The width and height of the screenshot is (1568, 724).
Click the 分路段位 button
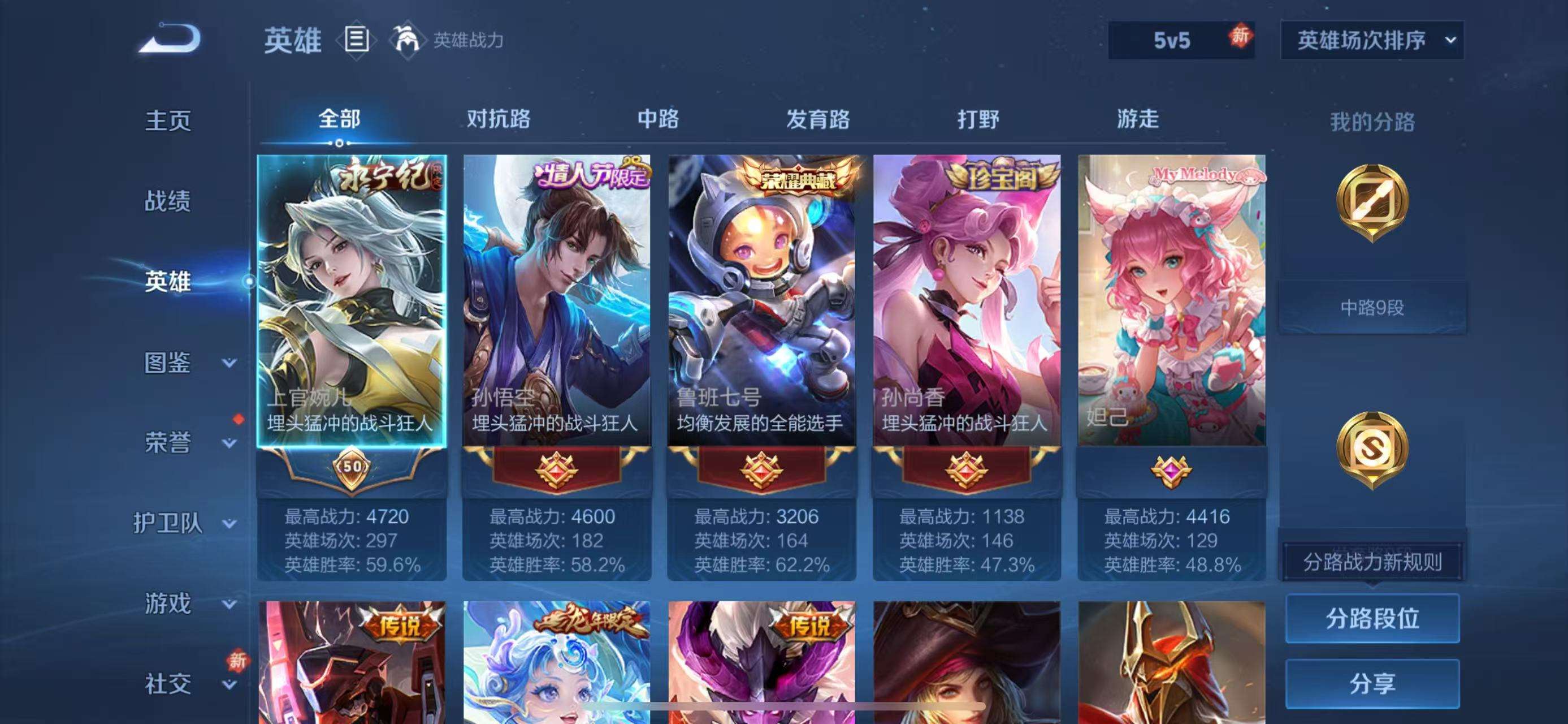[x=1373, y=618]
